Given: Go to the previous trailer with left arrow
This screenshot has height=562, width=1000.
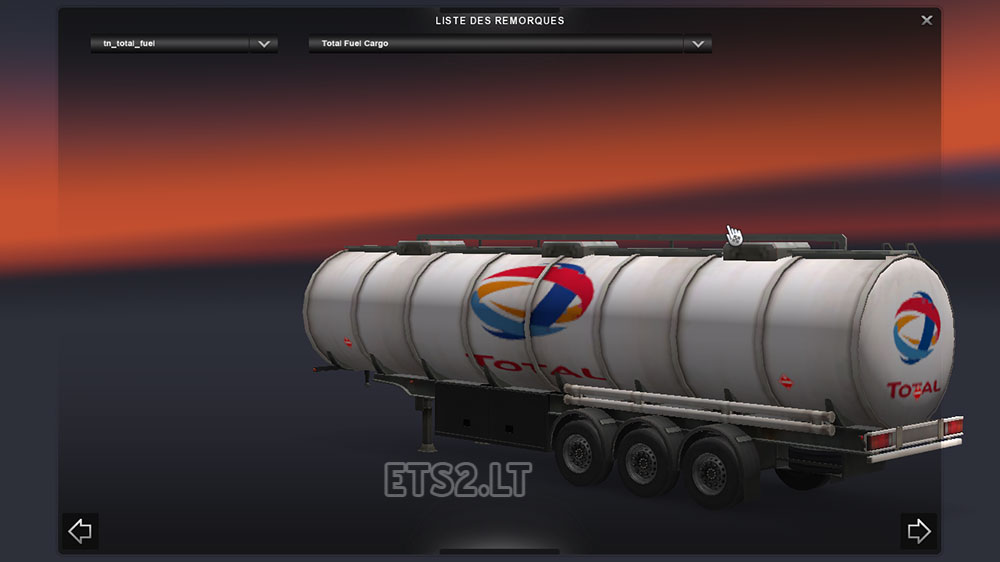Looking at the screenshot, I should 80,531.
